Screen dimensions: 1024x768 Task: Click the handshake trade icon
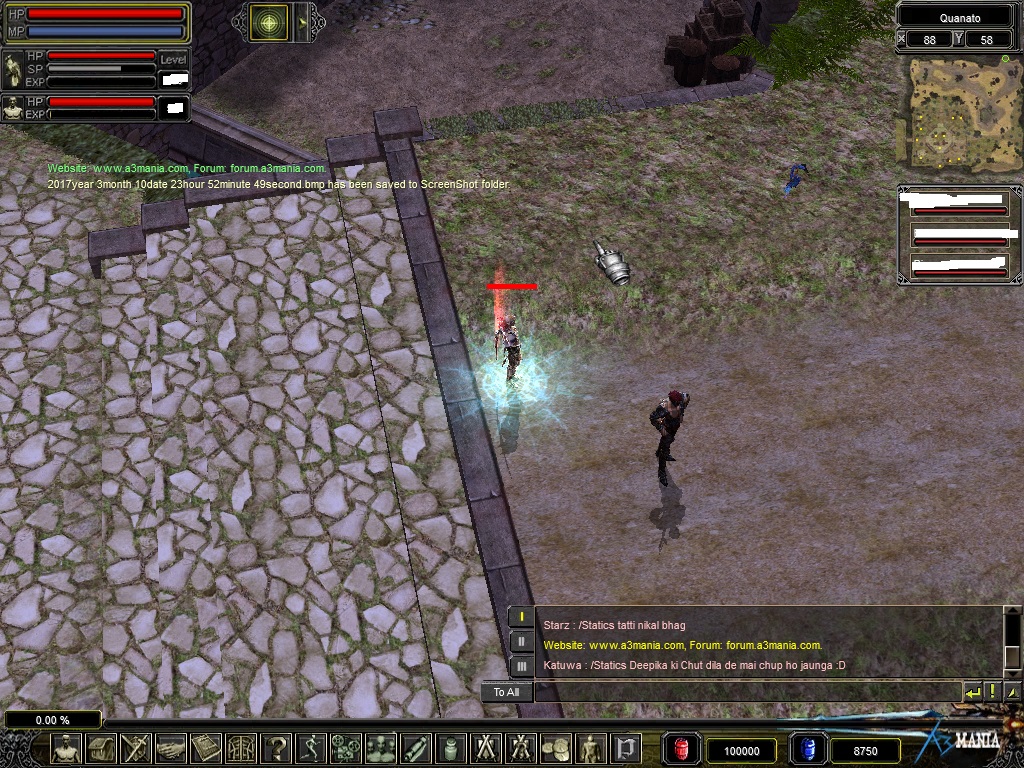[x=171, y=748]
